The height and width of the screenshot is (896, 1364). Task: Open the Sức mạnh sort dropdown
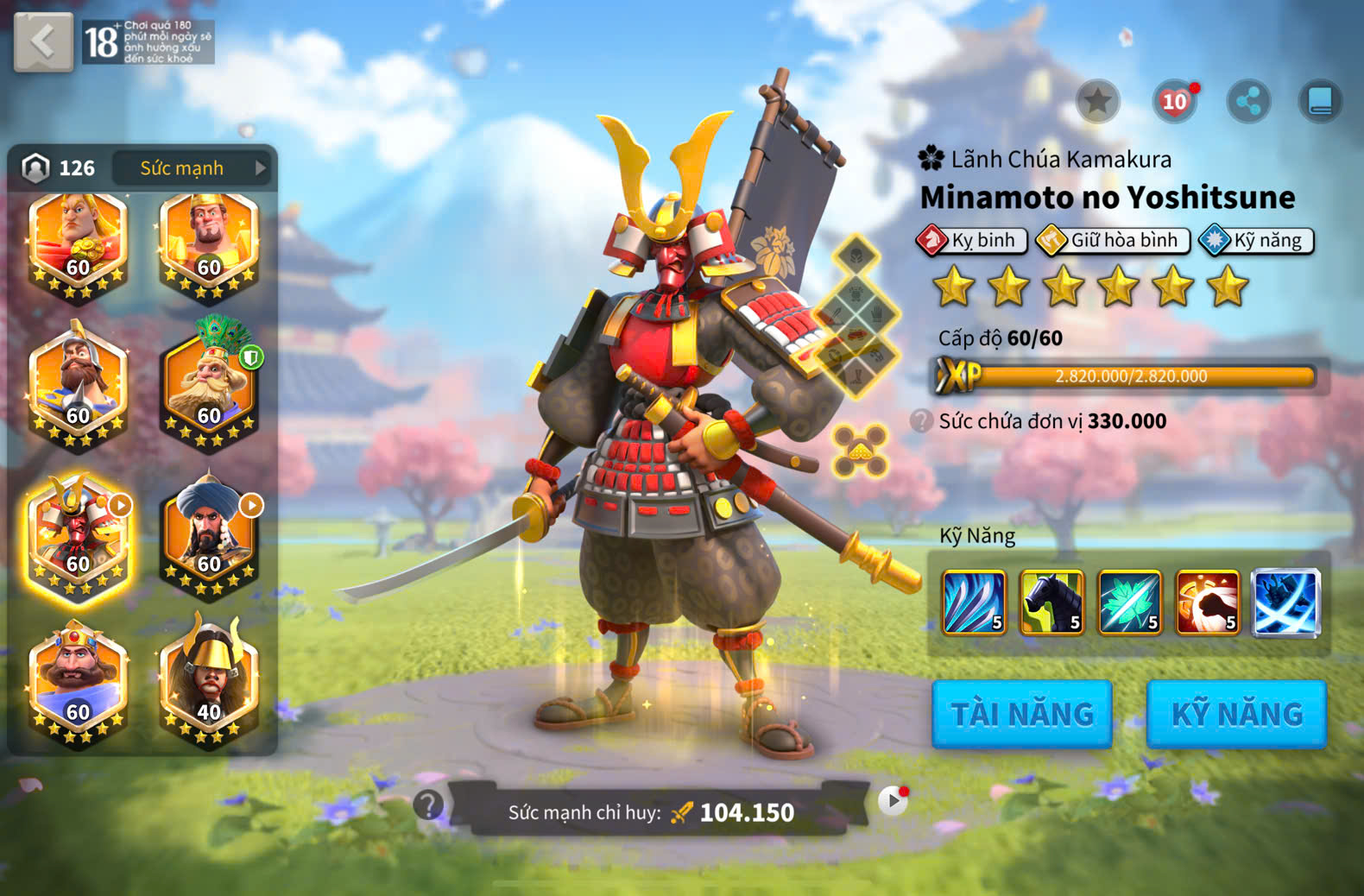click(x=192, y=168)
